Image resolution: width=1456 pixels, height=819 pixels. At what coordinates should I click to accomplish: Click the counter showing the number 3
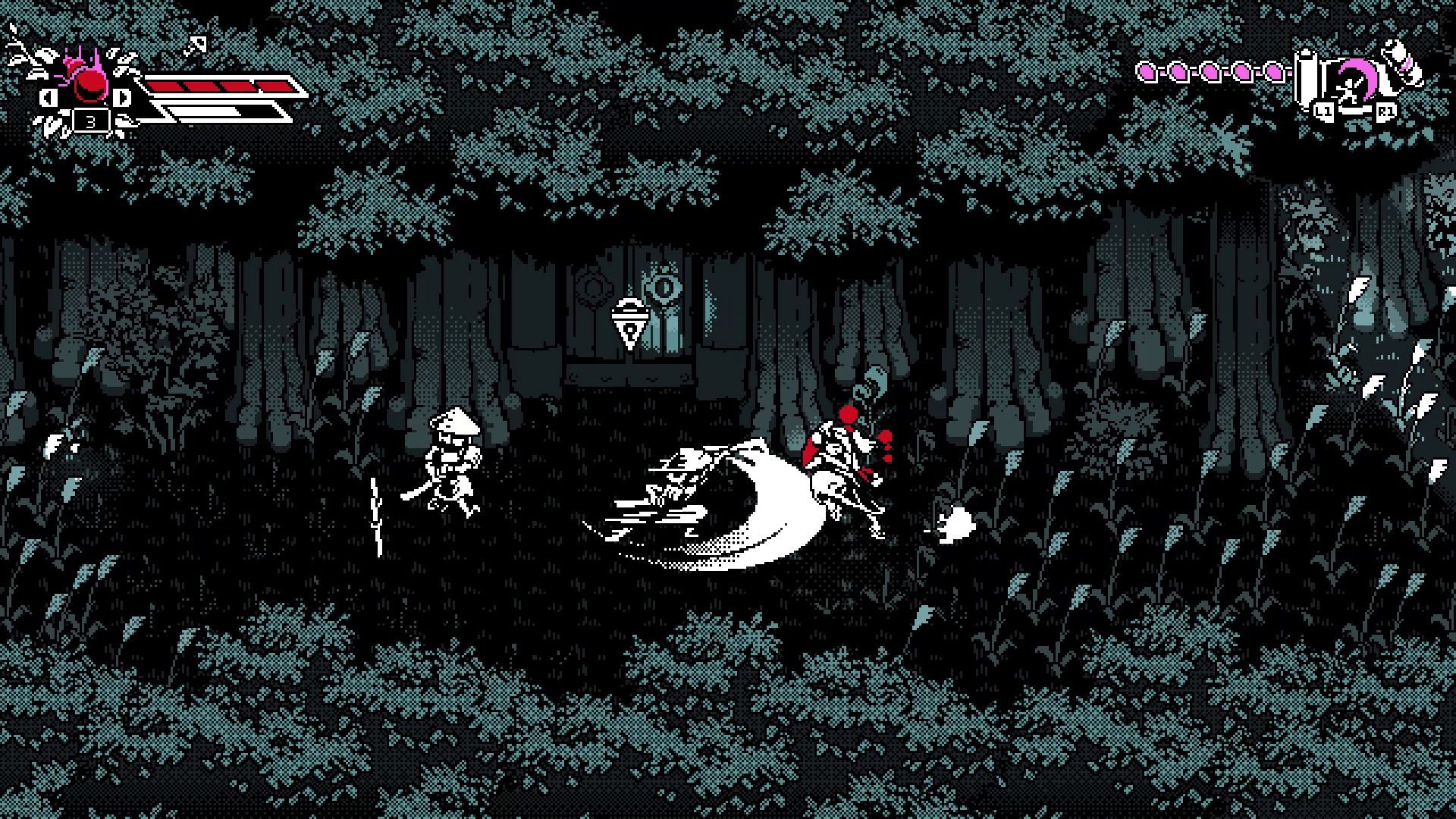[x=90, y=122]
